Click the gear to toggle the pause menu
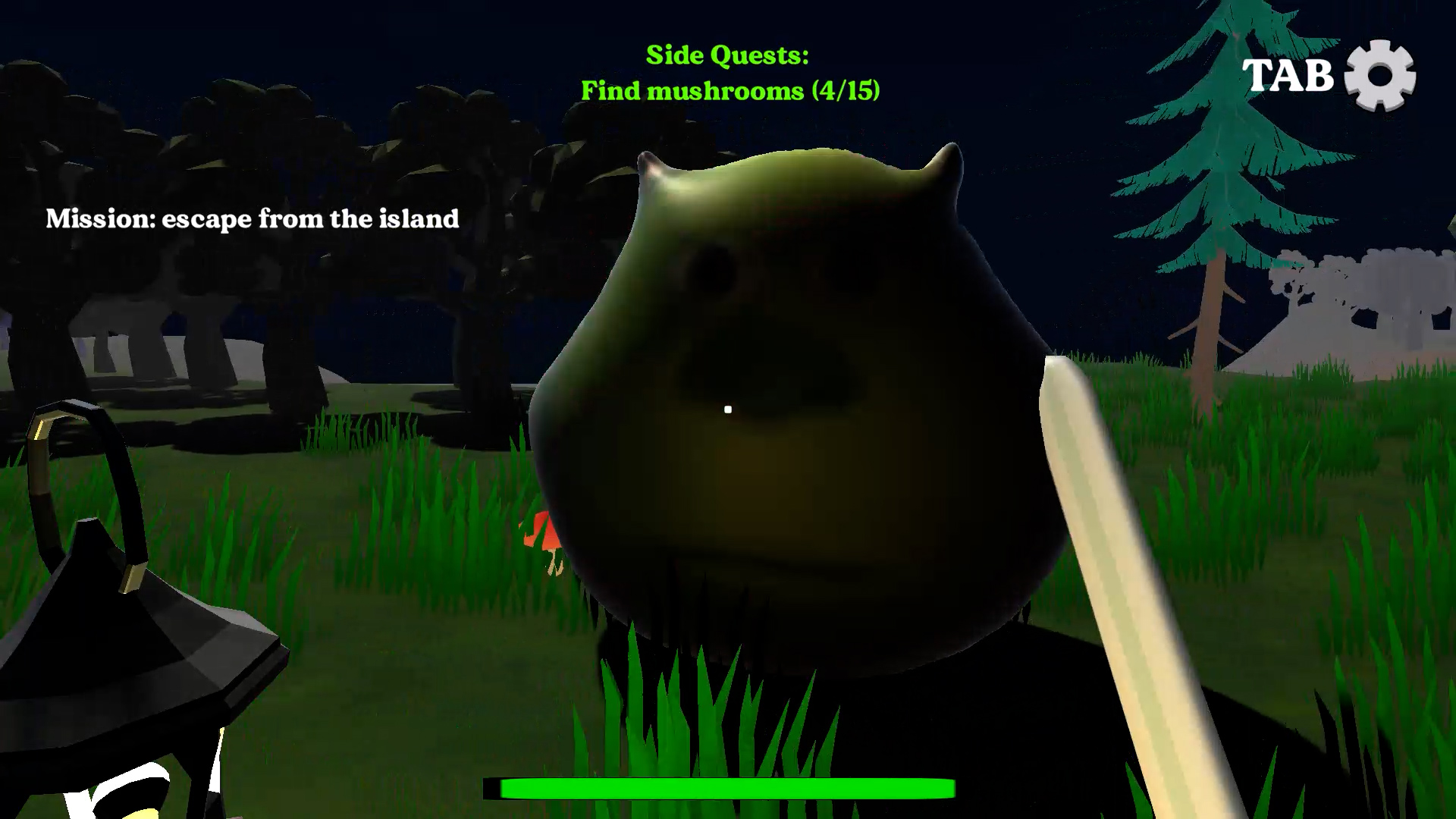This screenshot has height=819, width=1456. (x=1382, y=76)
